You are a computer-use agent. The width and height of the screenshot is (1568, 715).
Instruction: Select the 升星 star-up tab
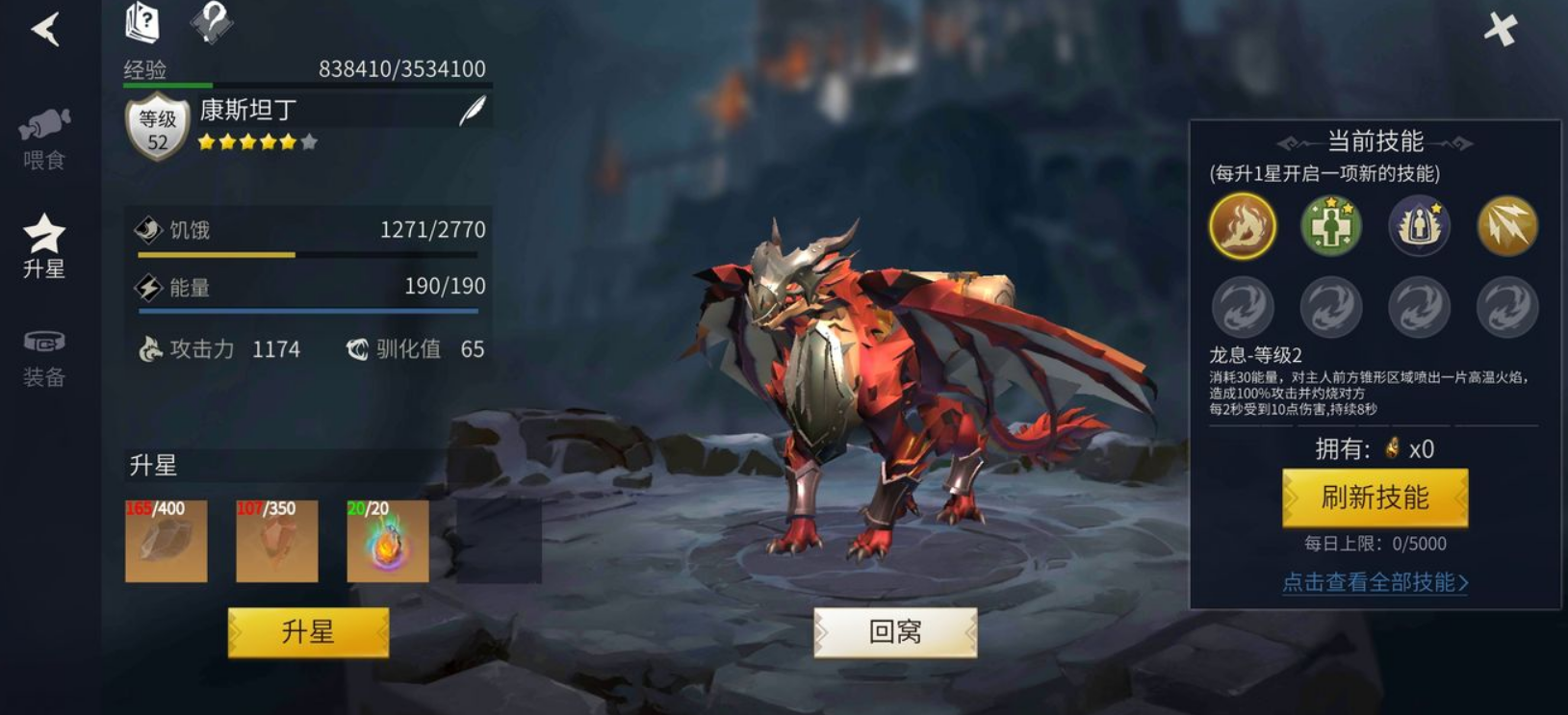coord(44,247)
